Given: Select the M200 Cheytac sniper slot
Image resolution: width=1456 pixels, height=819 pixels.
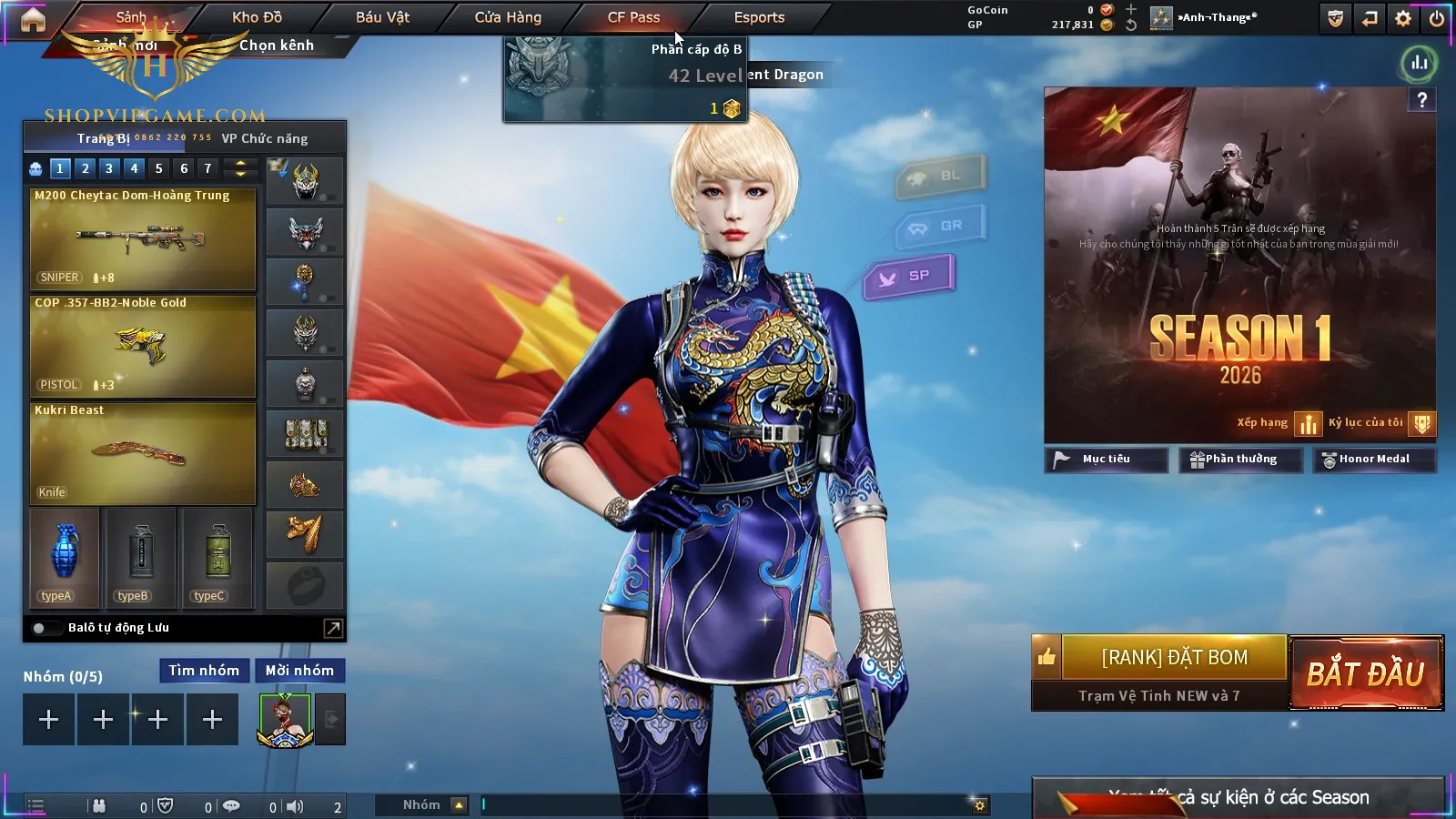Looking at the screenshot, I should point(143,238).
